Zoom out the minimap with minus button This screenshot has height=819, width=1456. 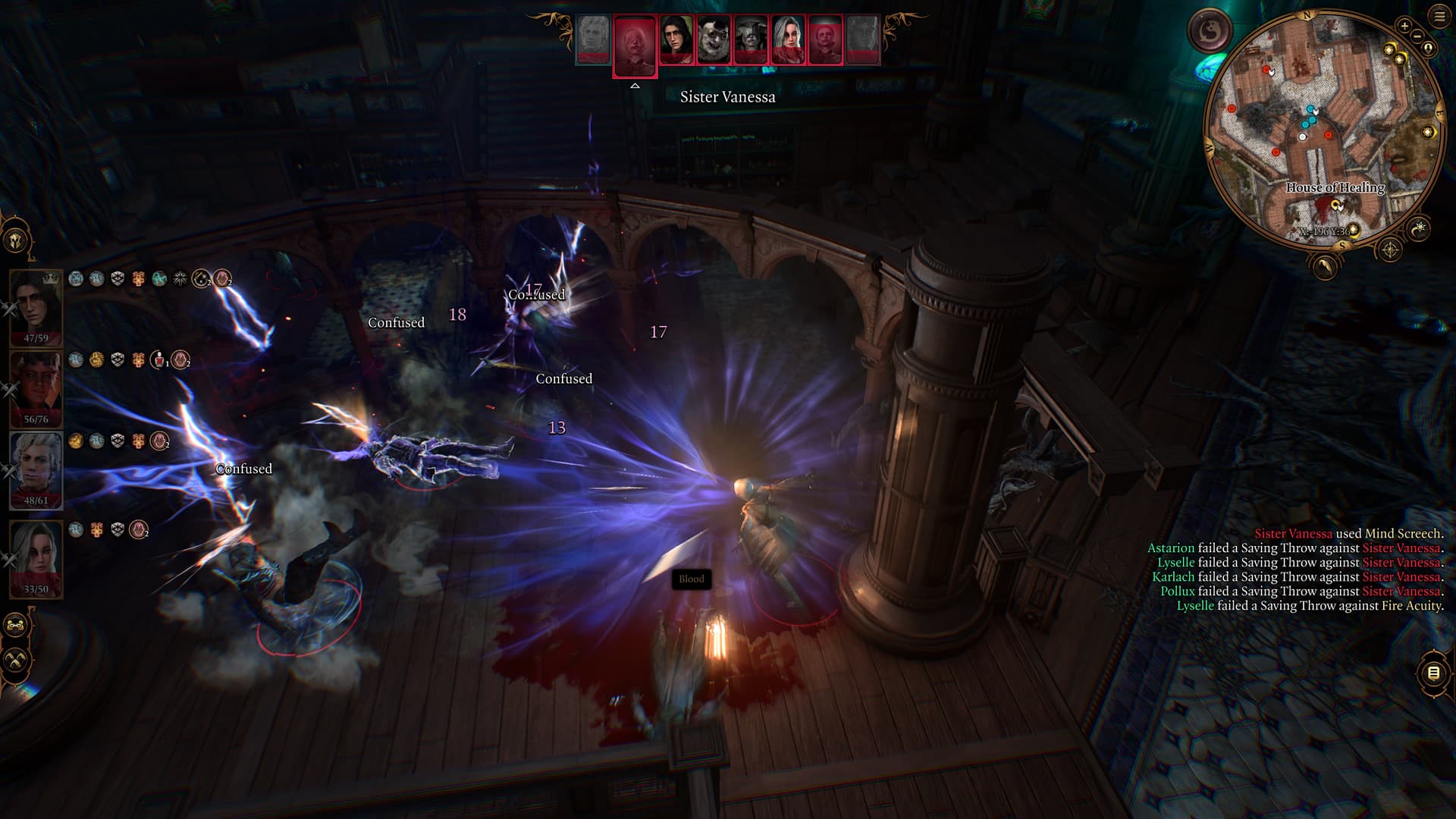pos(1417,36)
